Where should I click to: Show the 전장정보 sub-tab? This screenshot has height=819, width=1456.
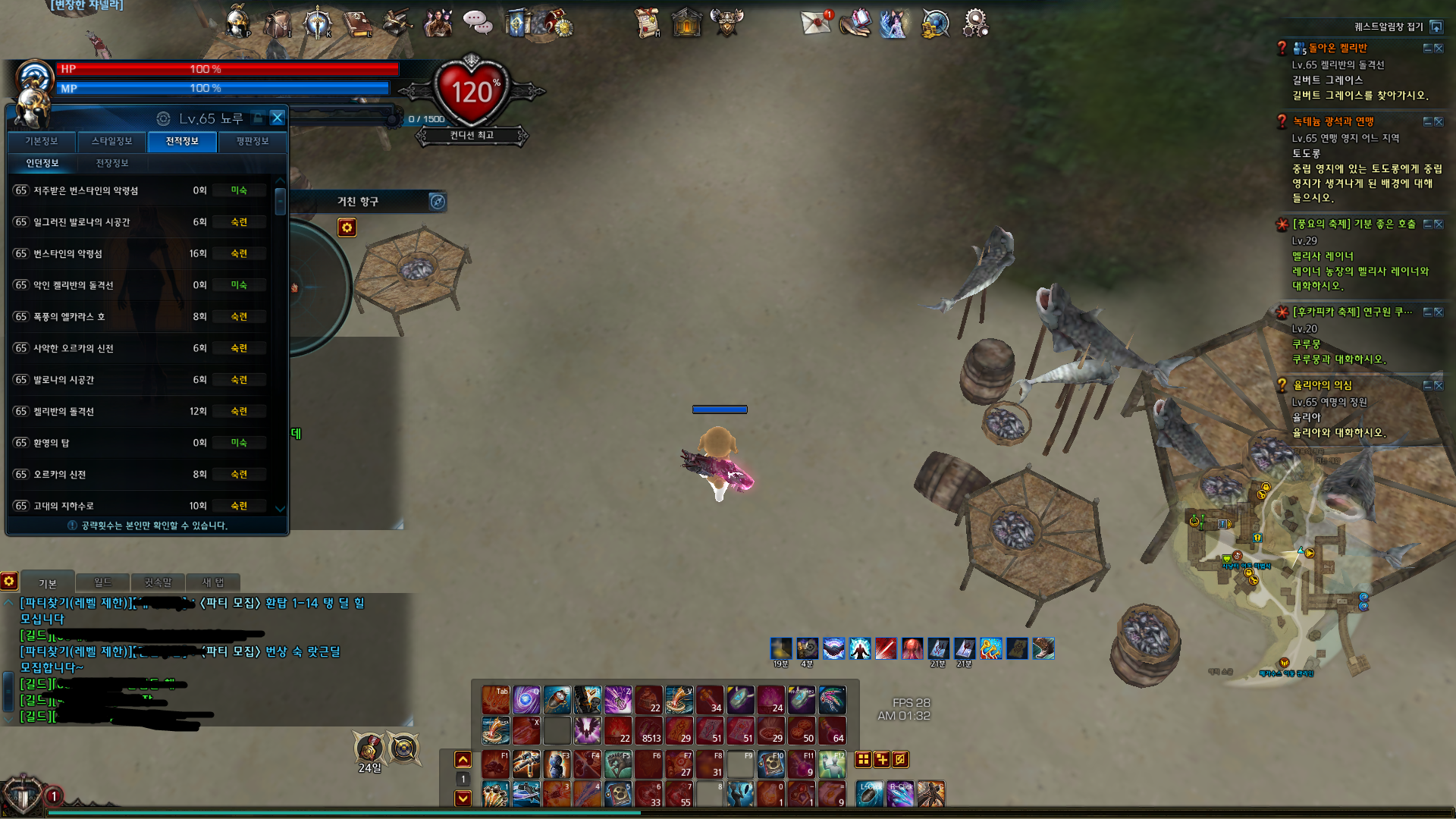point(112,163)
